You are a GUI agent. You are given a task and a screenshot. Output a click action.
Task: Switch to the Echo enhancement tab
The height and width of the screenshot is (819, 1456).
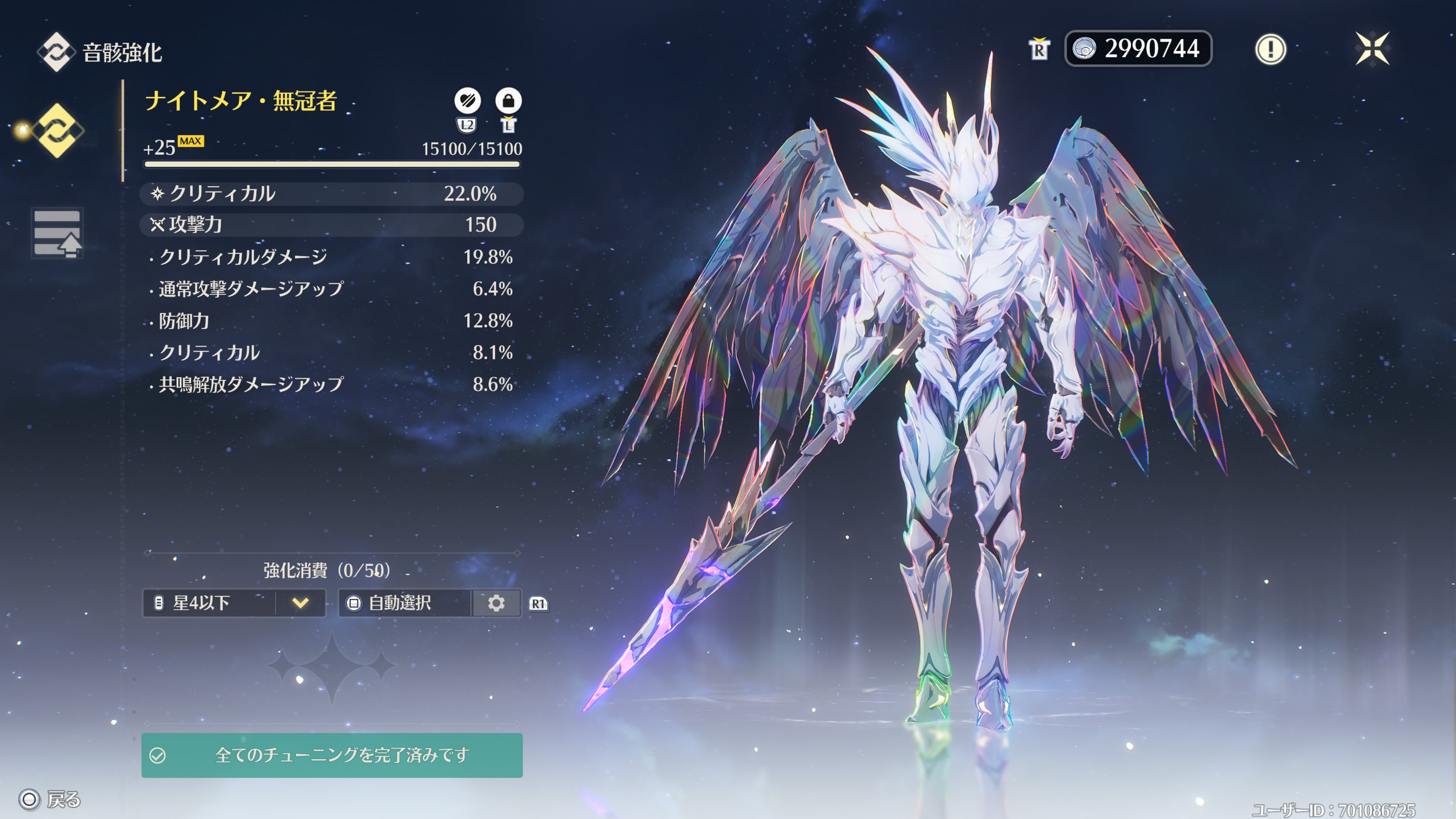(x=57, y=130)
